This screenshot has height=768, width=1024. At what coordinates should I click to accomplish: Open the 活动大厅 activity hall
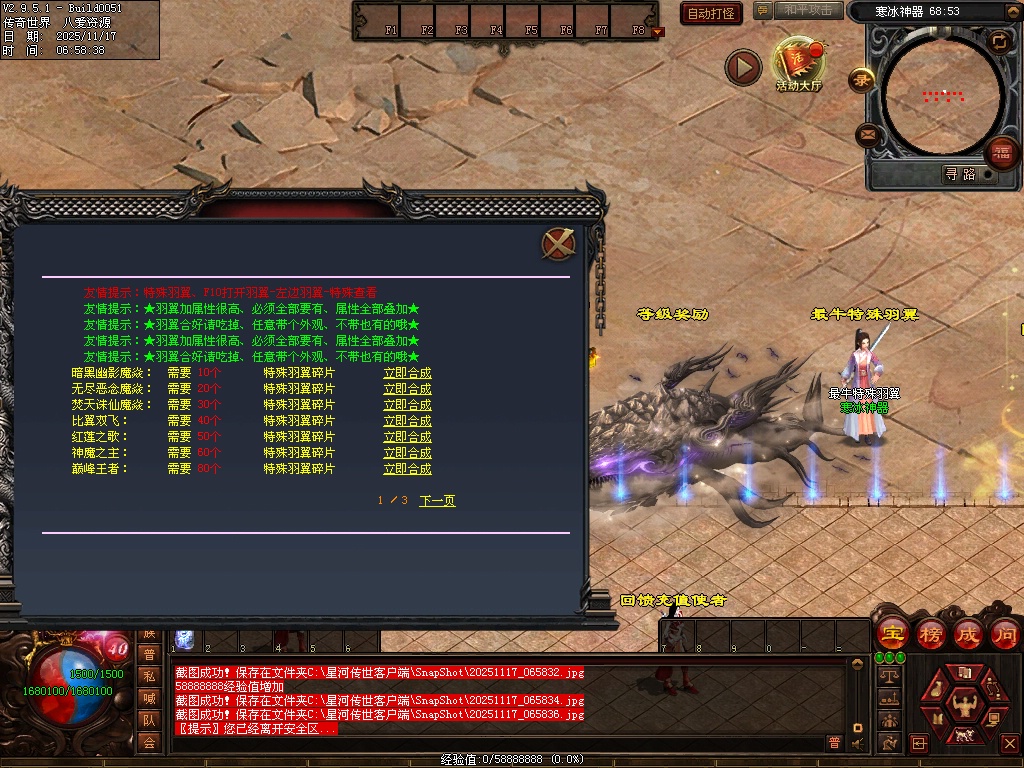(x=798, y=65)
